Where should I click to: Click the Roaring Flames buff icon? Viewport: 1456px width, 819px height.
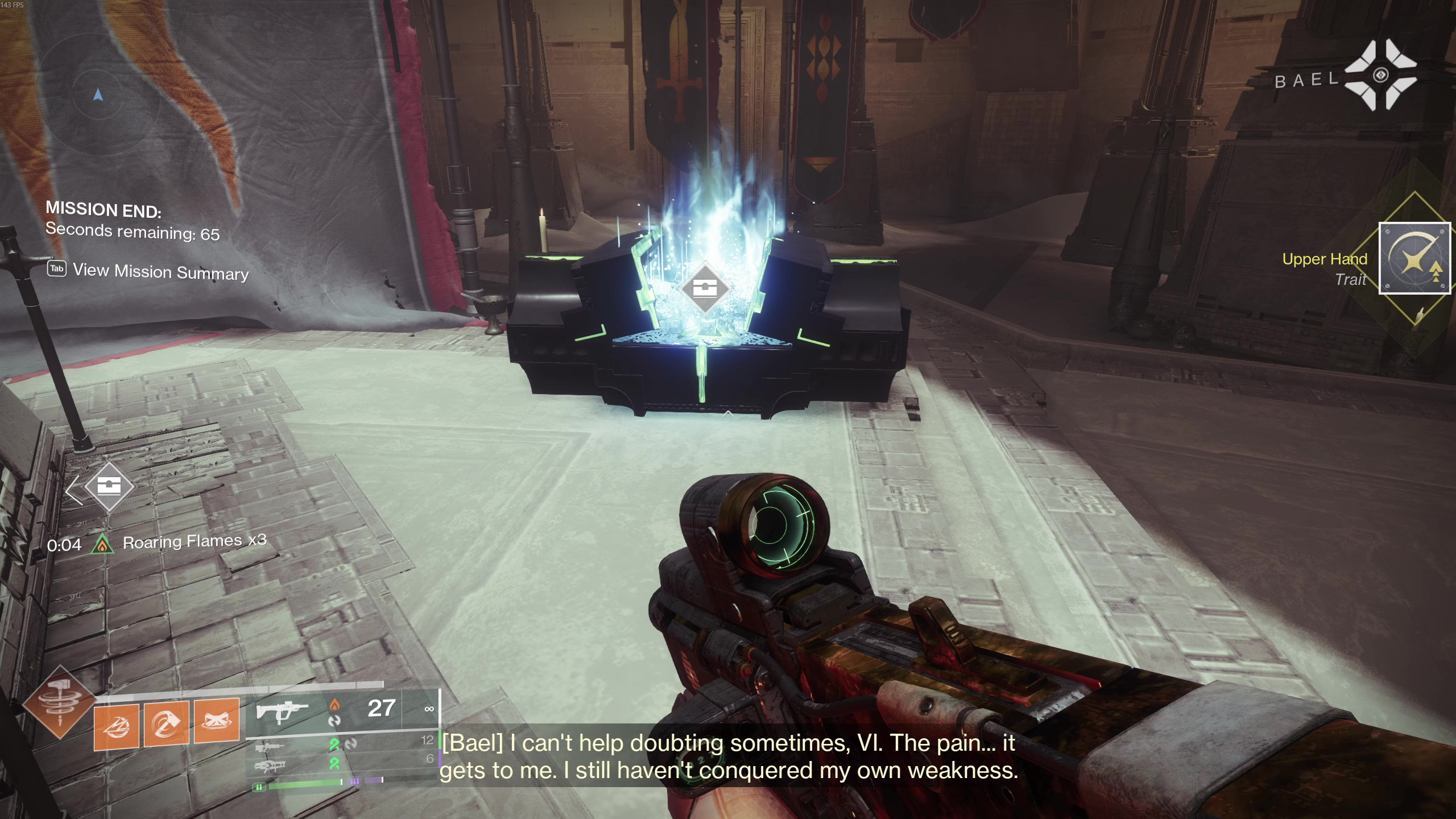(x=102, y=544)
